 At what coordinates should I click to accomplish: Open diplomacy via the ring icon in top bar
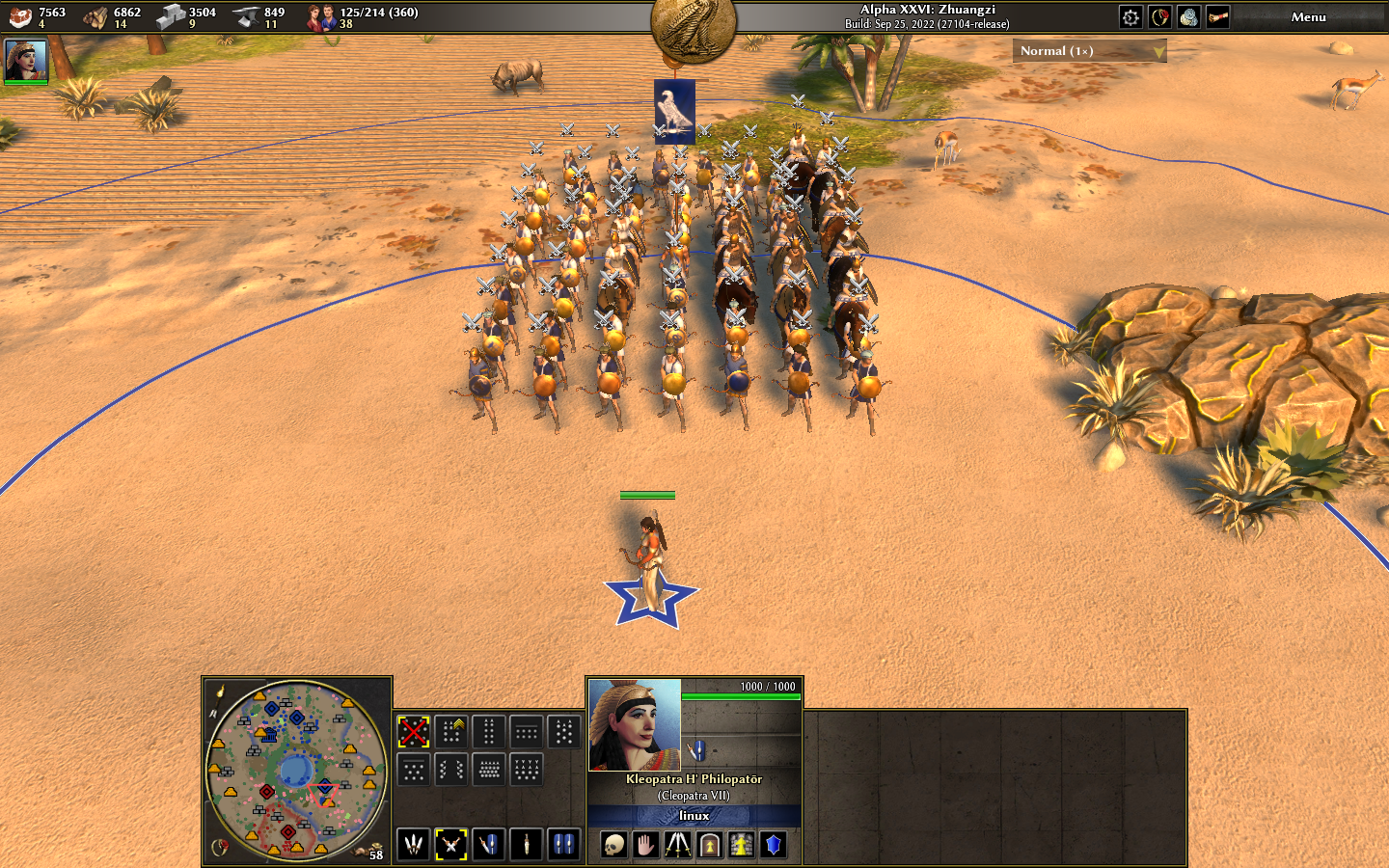pos(1159,17)
